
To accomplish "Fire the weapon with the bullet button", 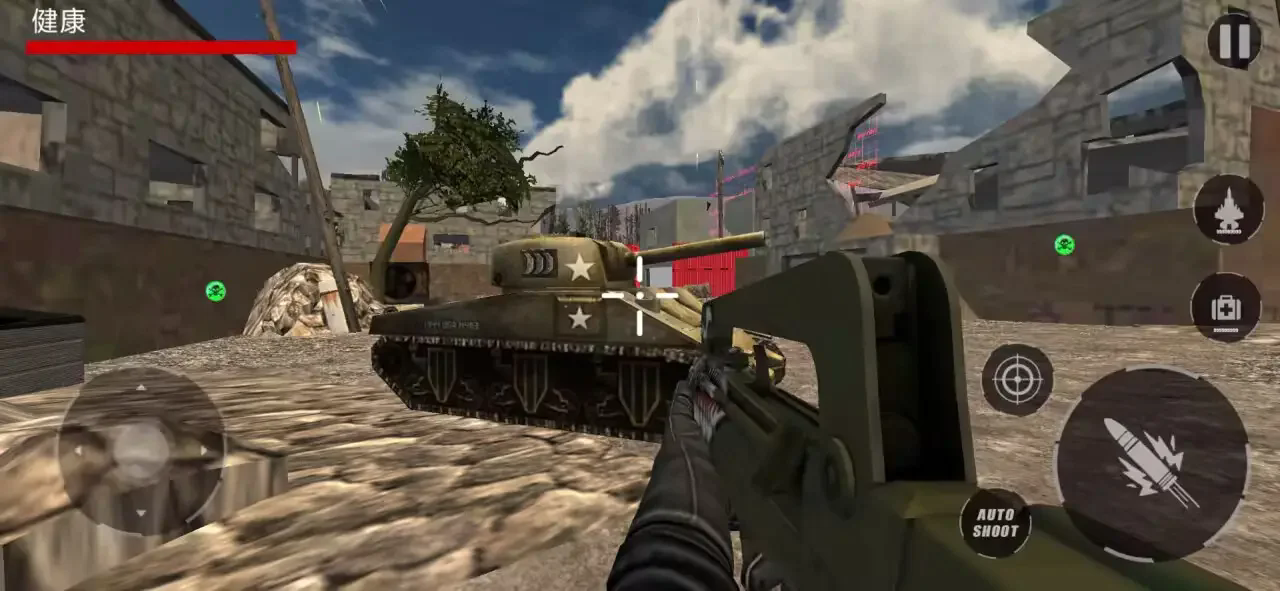I will [1151, 462].
